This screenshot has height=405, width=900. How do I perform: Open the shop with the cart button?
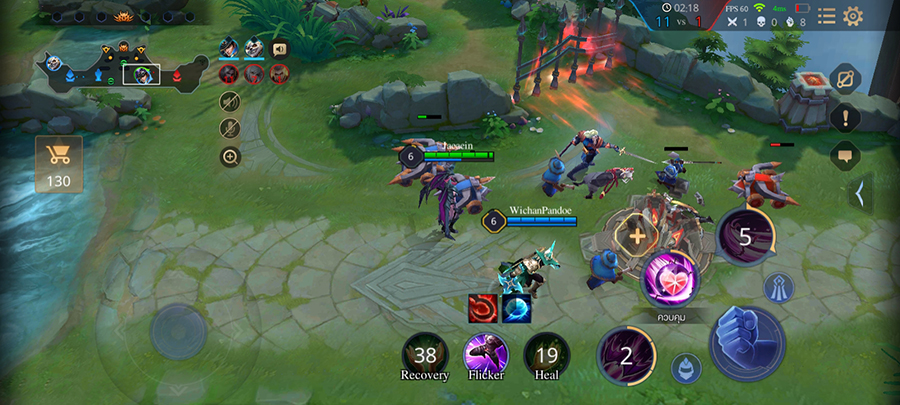59,163
